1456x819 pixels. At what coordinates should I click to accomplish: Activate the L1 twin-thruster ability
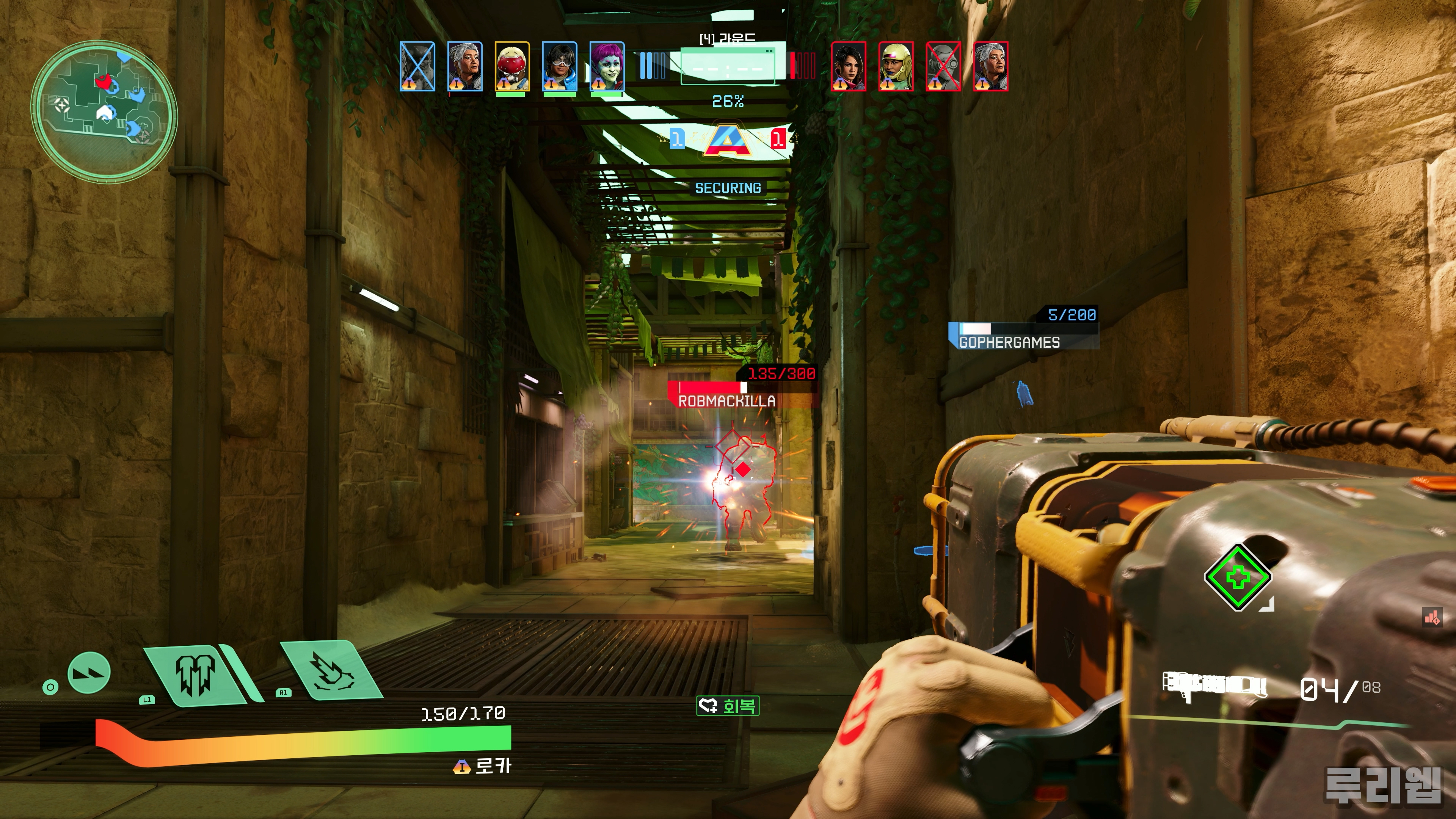[196, 674]
